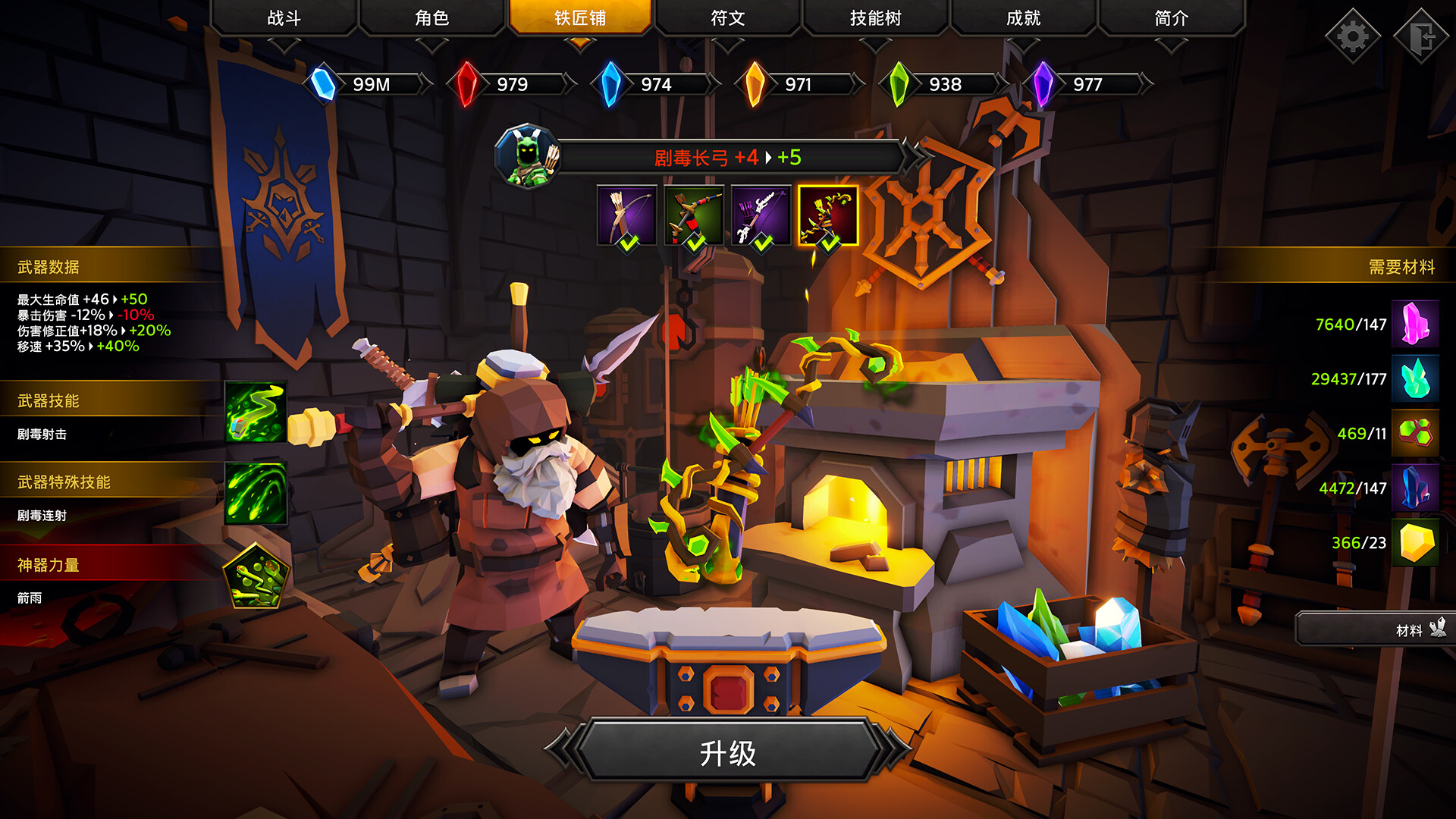Screen dimensions: 1456x819
Task: Select the gold-framed poison bow thumbnail
Action: (x=829, y=216)
